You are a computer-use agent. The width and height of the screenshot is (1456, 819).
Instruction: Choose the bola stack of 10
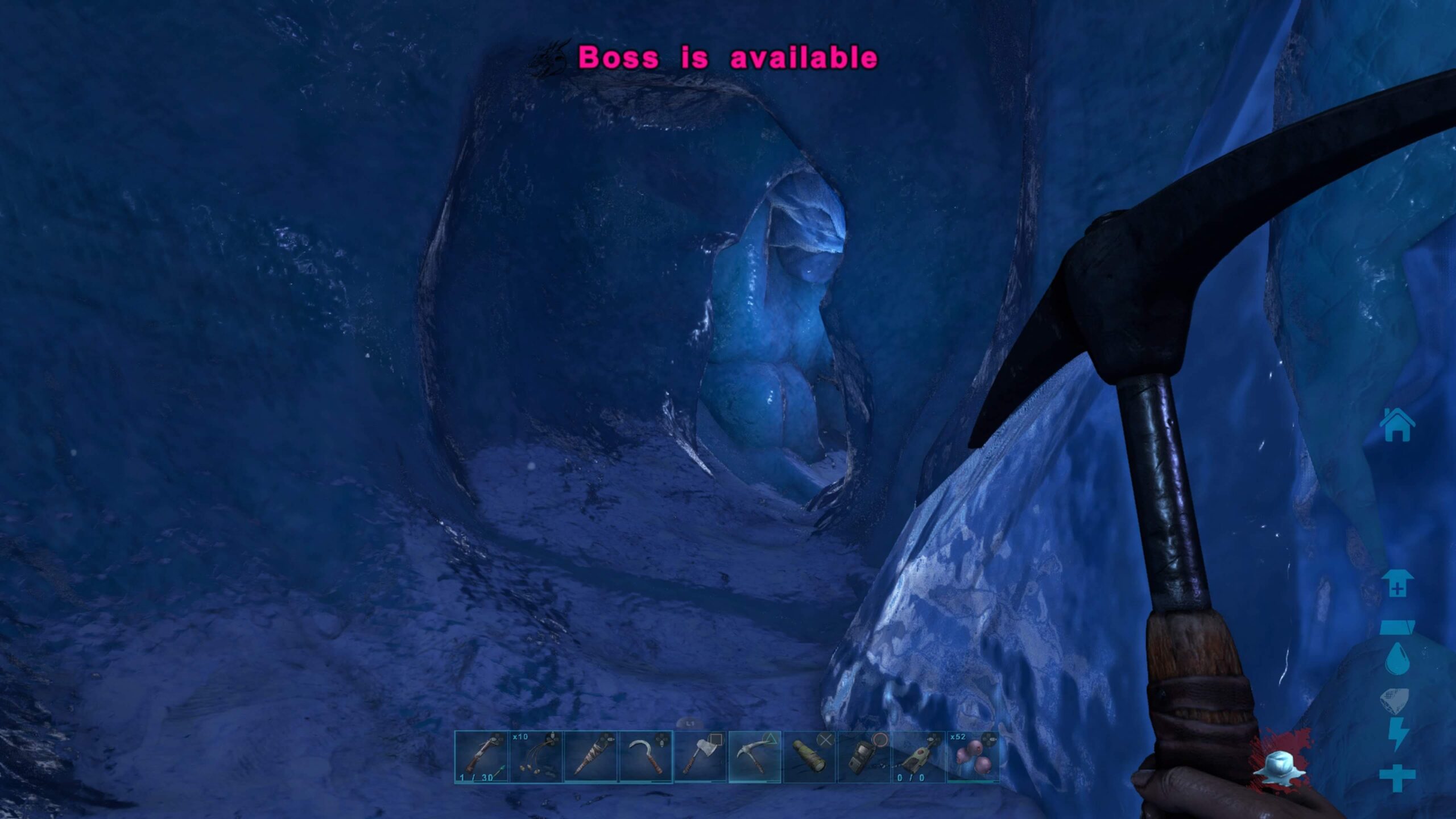[536, 757]
